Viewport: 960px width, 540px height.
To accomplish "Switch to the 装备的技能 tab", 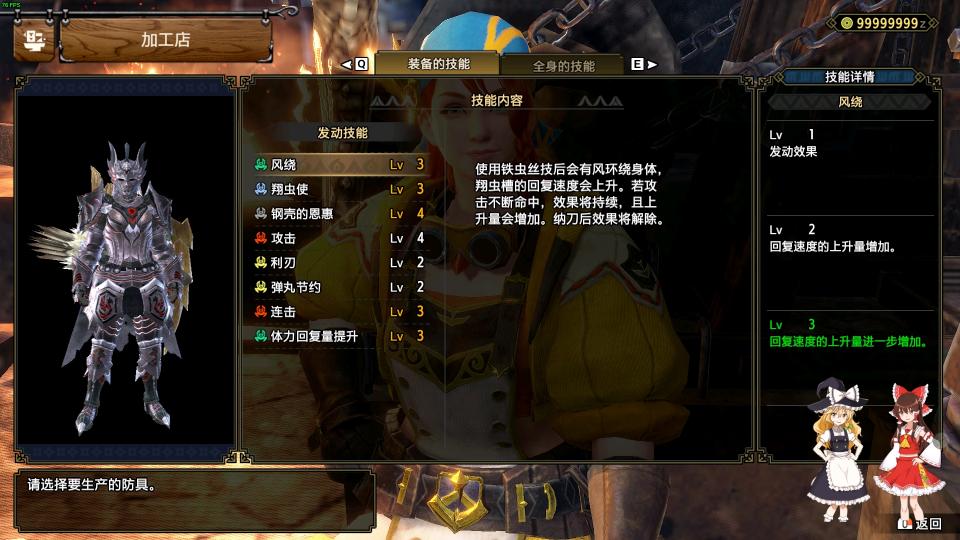I will click(x=438, y=64).
